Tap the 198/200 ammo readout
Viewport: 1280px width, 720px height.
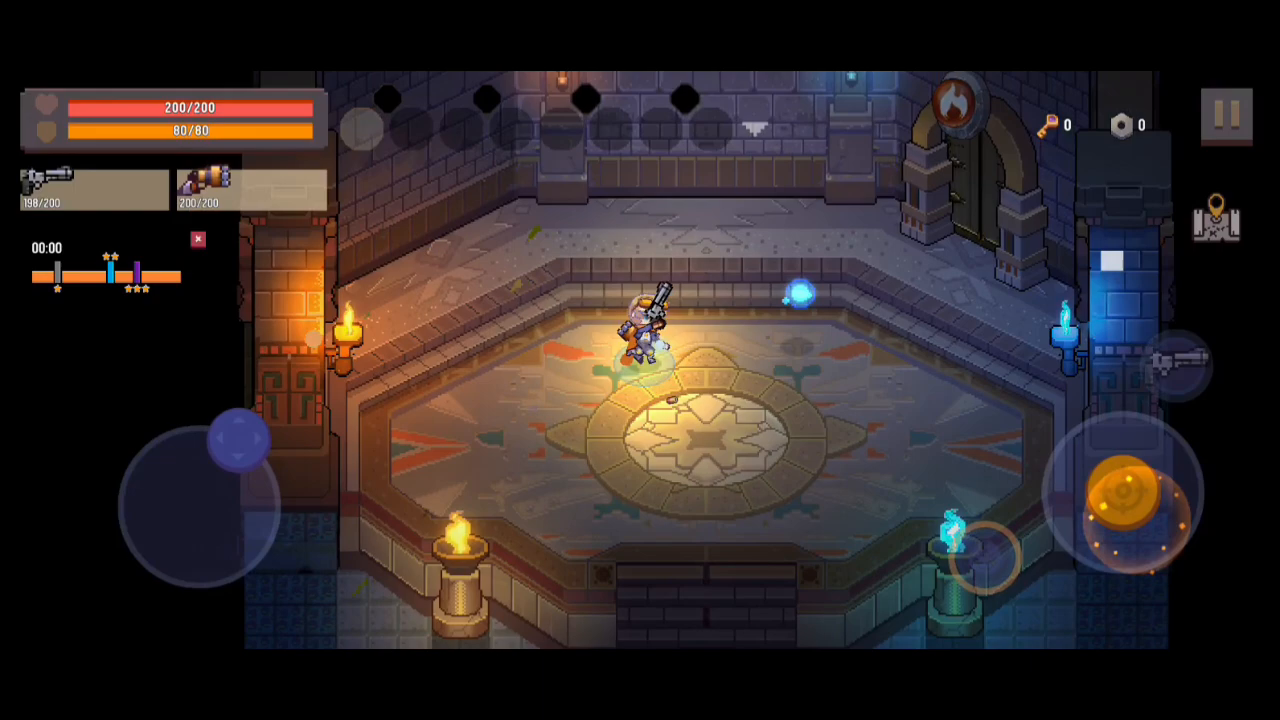tap(42, 202)
